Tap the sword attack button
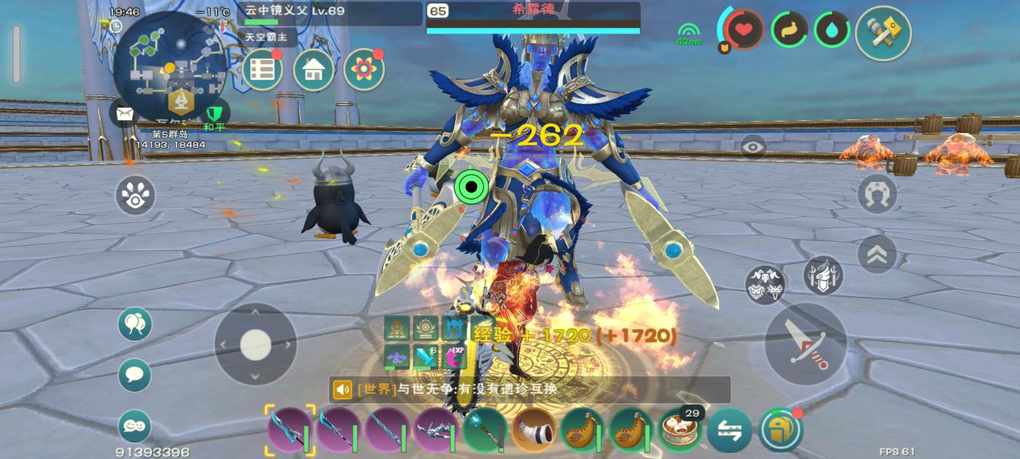 tap(805, 342)
